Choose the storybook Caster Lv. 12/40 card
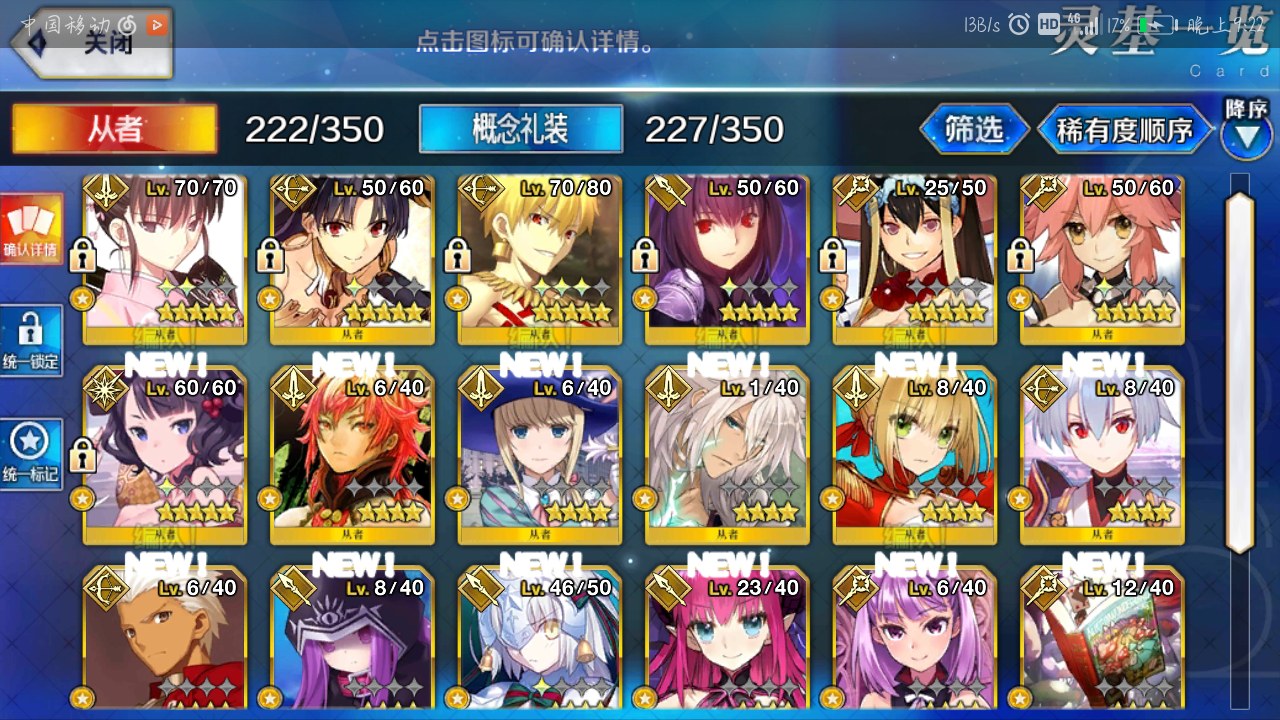The height and width of the screenshot is (720, 1280). click(x=1102, y=640)
